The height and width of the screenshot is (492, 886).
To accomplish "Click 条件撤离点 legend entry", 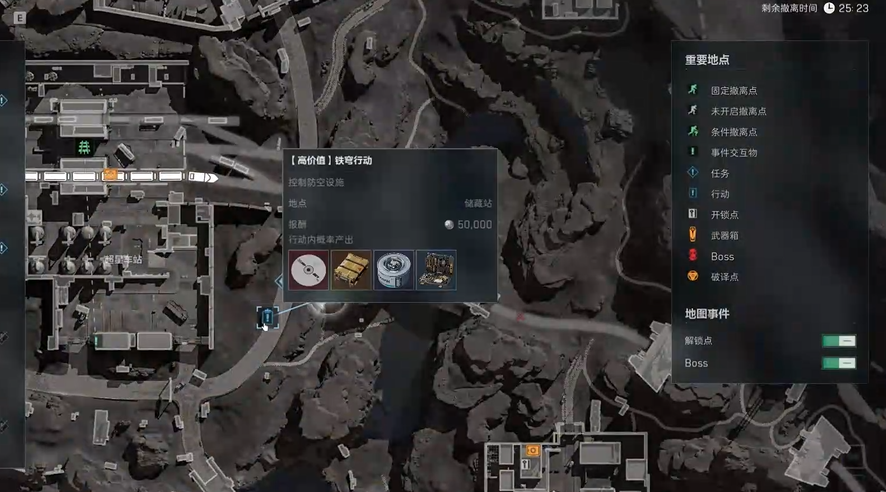I will (x=733, y=132).
